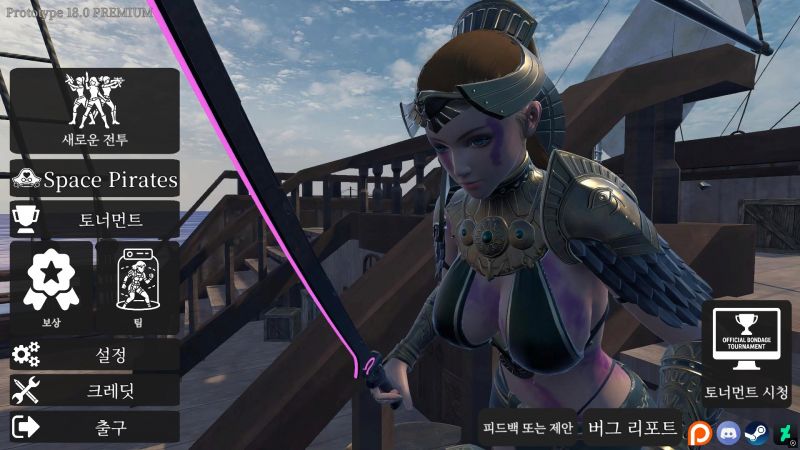Open the Steam link icon
Image resolution: width=800 pixels, height=450 pixels.
tap(755, 433)
